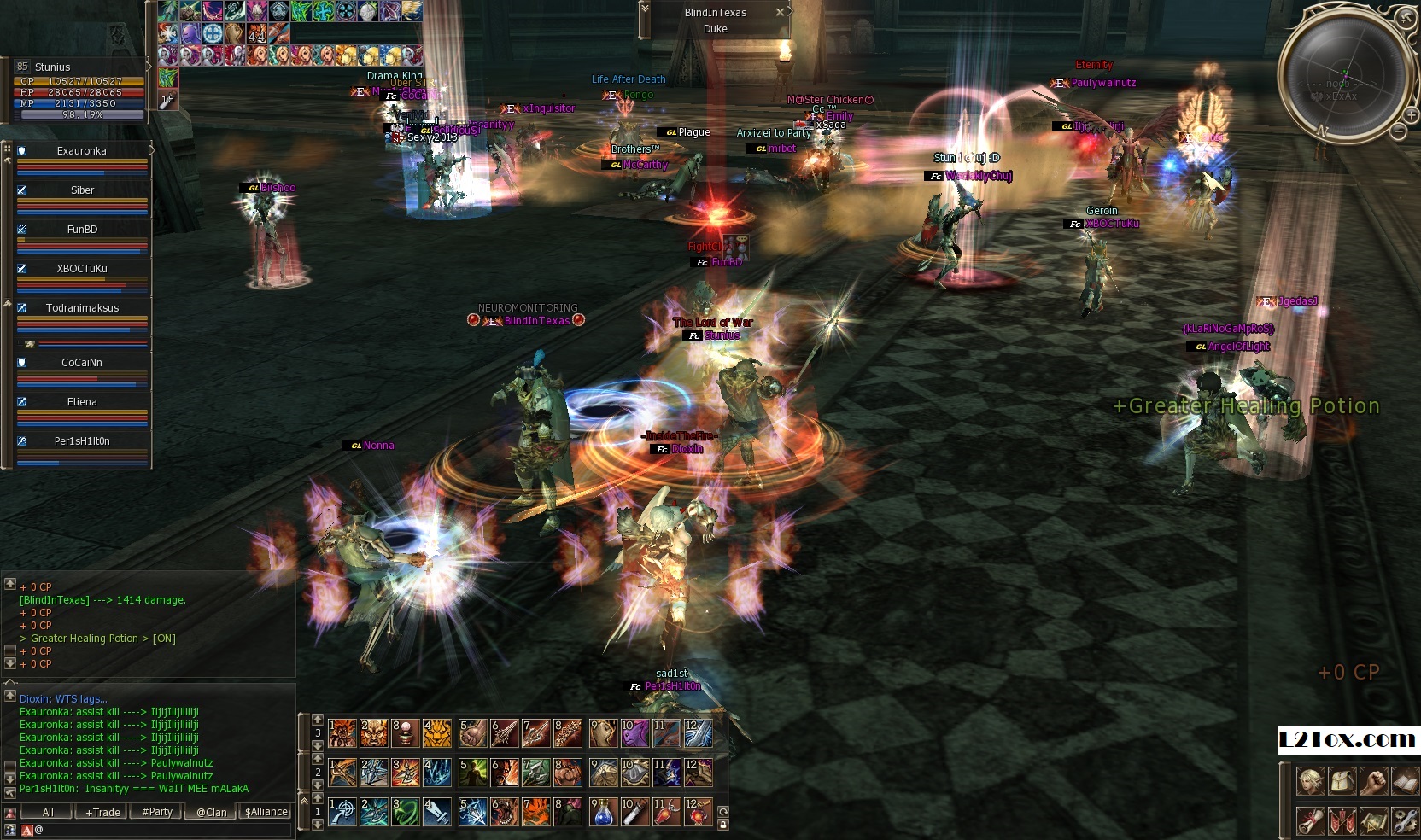This screenshot has height=840, width=1421.
Task: Switch to the +Trade chat tab
Action: click(102, 812)
